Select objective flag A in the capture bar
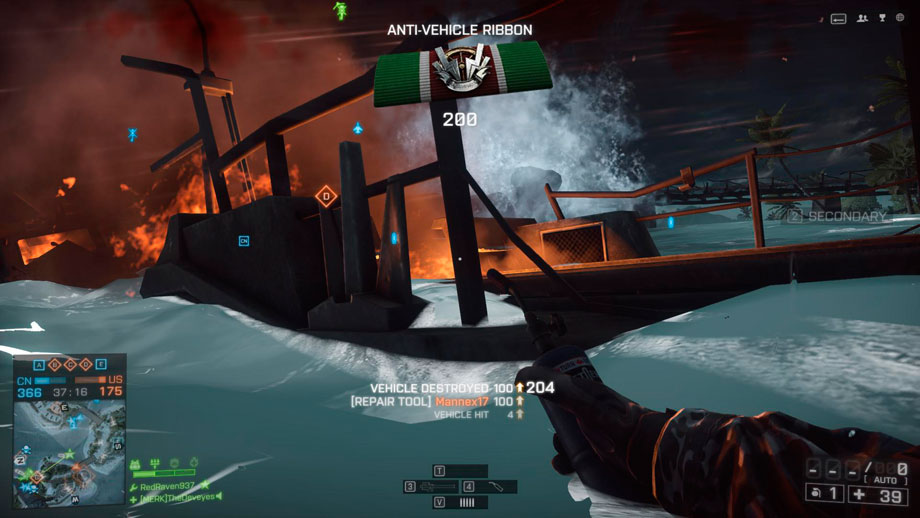This screenshot has width=920, height=518. coord(39,365)
